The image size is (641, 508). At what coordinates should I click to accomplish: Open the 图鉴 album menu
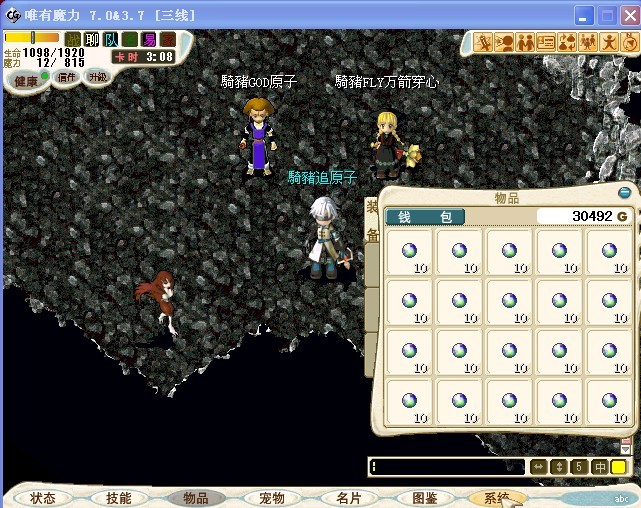[x=425, y=497]
